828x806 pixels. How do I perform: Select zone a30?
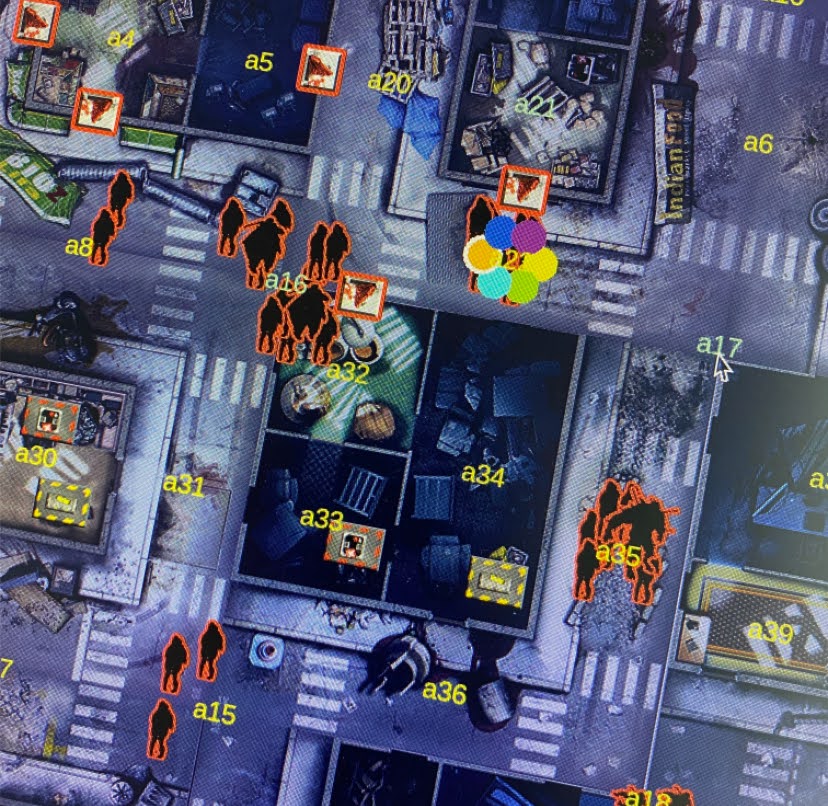pos(36,456)
